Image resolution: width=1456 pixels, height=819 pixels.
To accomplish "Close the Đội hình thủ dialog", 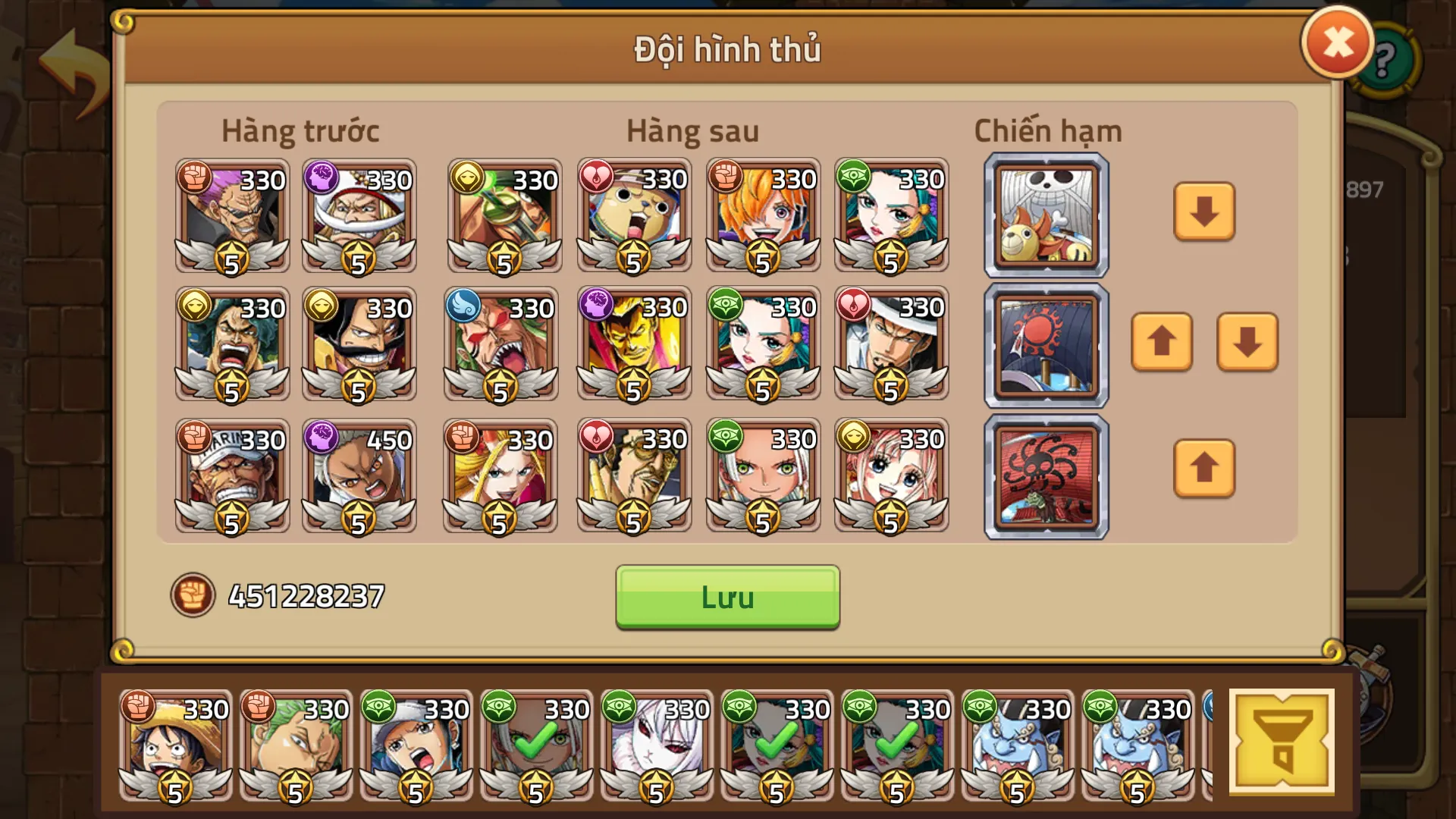I will pos(1337,43).
